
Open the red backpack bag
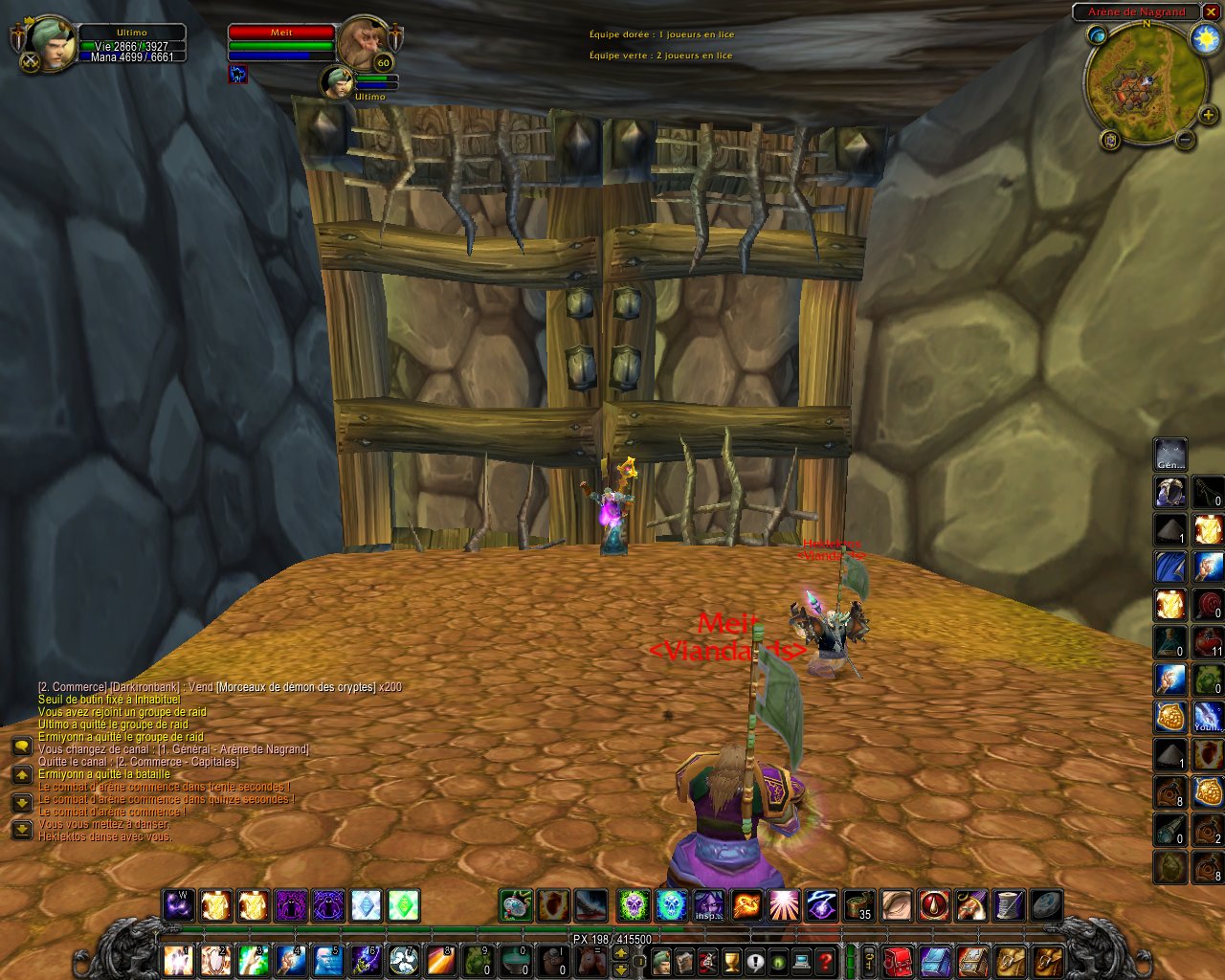point(898,960)
